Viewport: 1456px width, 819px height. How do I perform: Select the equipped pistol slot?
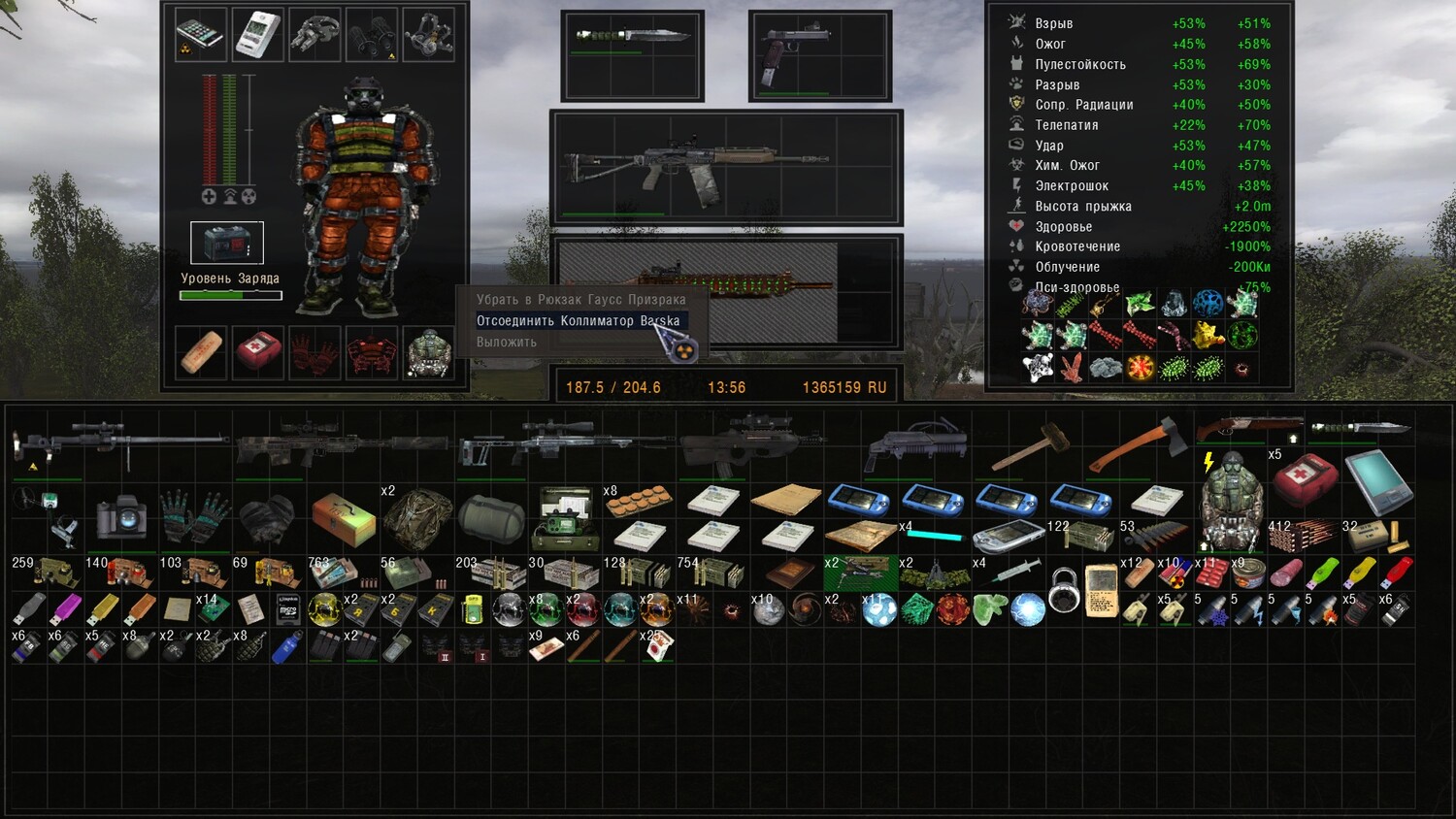pos(819,55)
